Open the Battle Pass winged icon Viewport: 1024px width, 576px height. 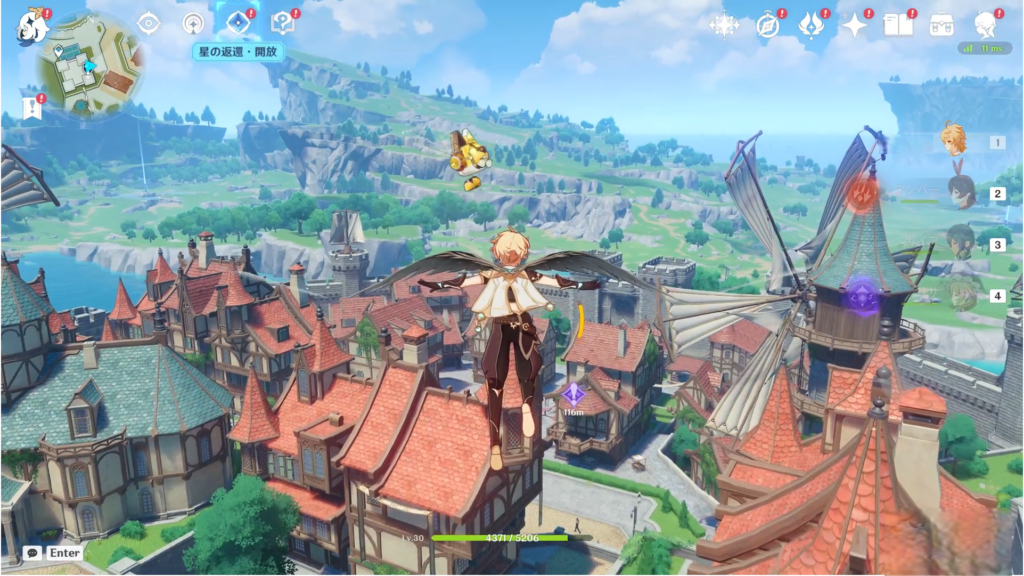tap(811, 25)
